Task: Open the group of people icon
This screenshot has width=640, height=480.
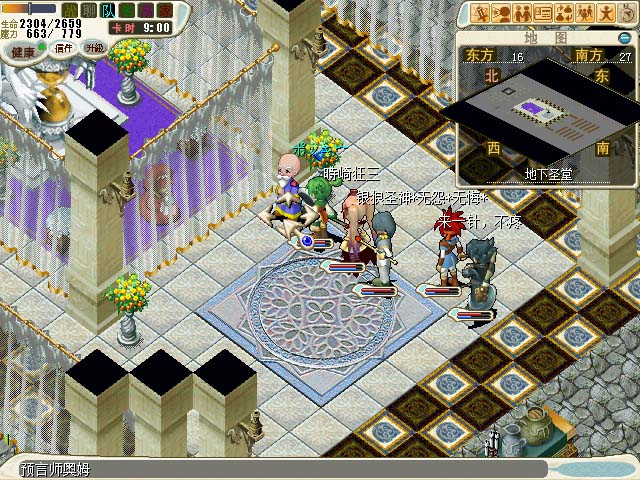Action: point(585,13)
